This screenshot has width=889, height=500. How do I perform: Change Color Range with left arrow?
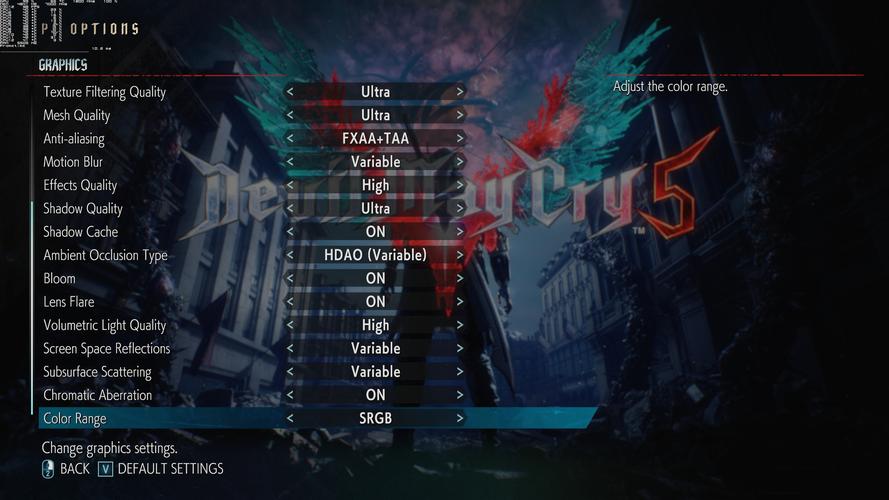pos(290,419)
